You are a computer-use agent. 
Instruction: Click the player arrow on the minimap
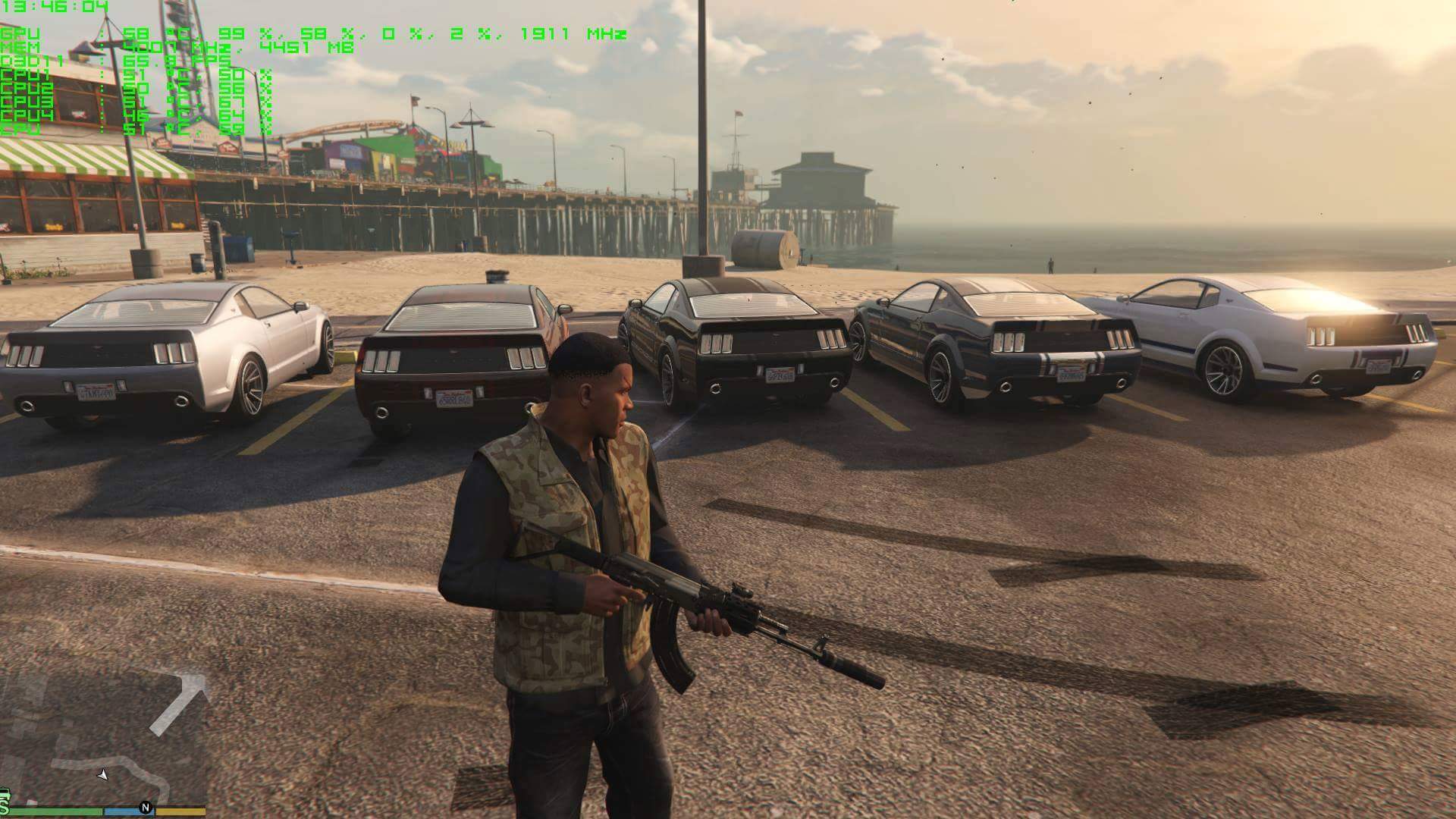point(103,774)
